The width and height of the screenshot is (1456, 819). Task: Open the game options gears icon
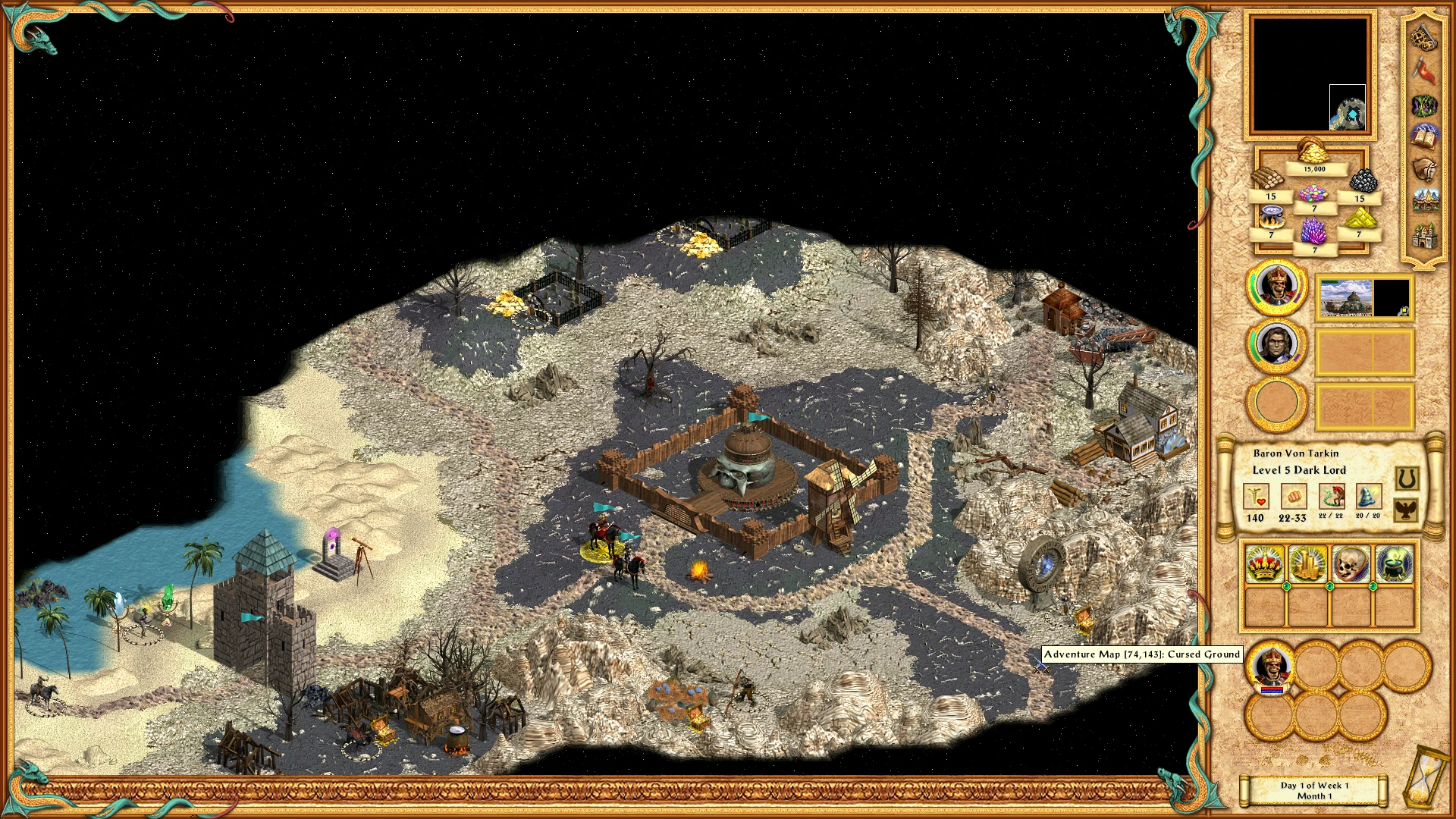pyautogui.click(x=1423, y=37)
